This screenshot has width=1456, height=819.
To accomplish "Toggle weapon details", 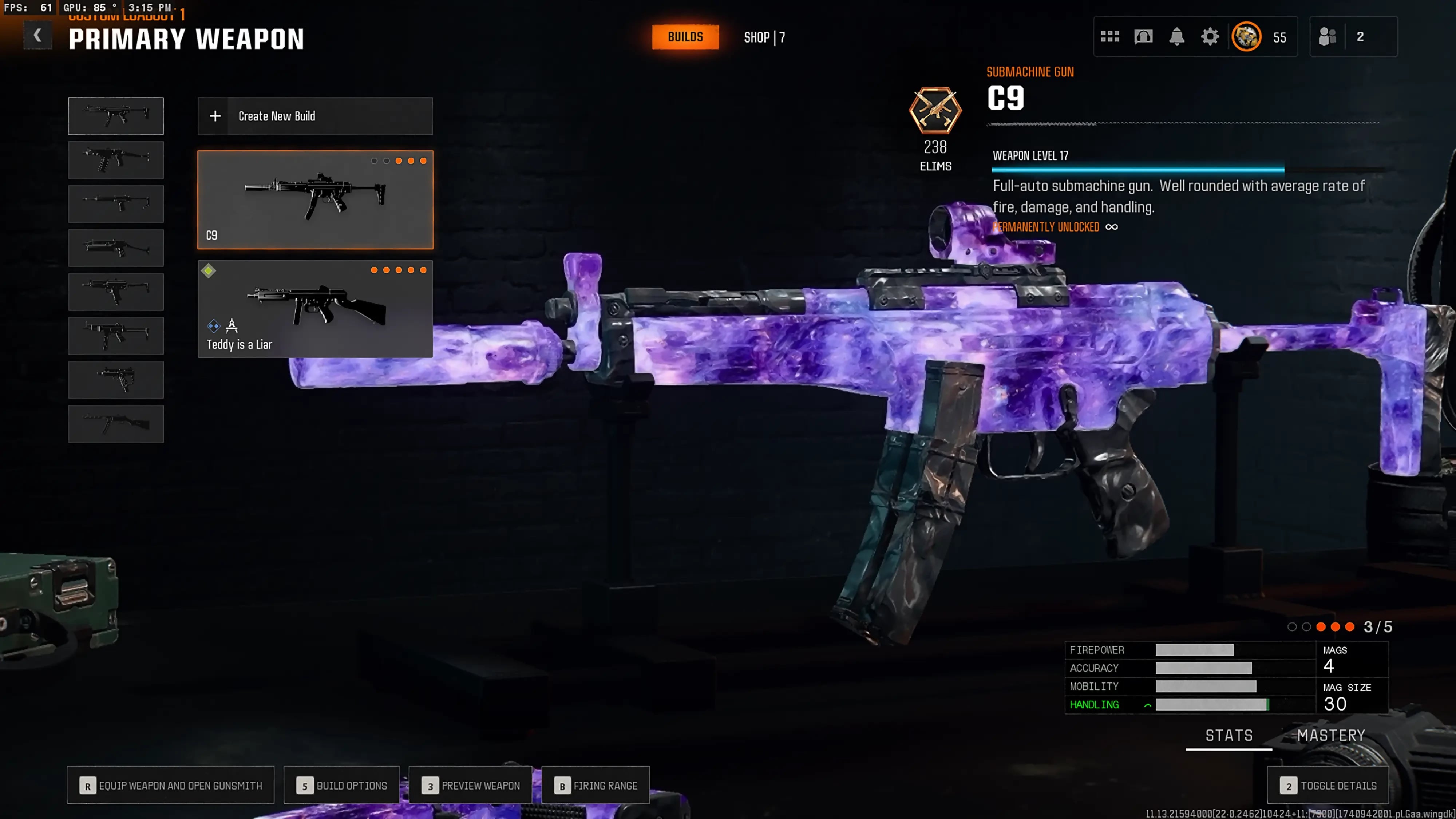I will pyautogui.click(x=1327, y=785).
